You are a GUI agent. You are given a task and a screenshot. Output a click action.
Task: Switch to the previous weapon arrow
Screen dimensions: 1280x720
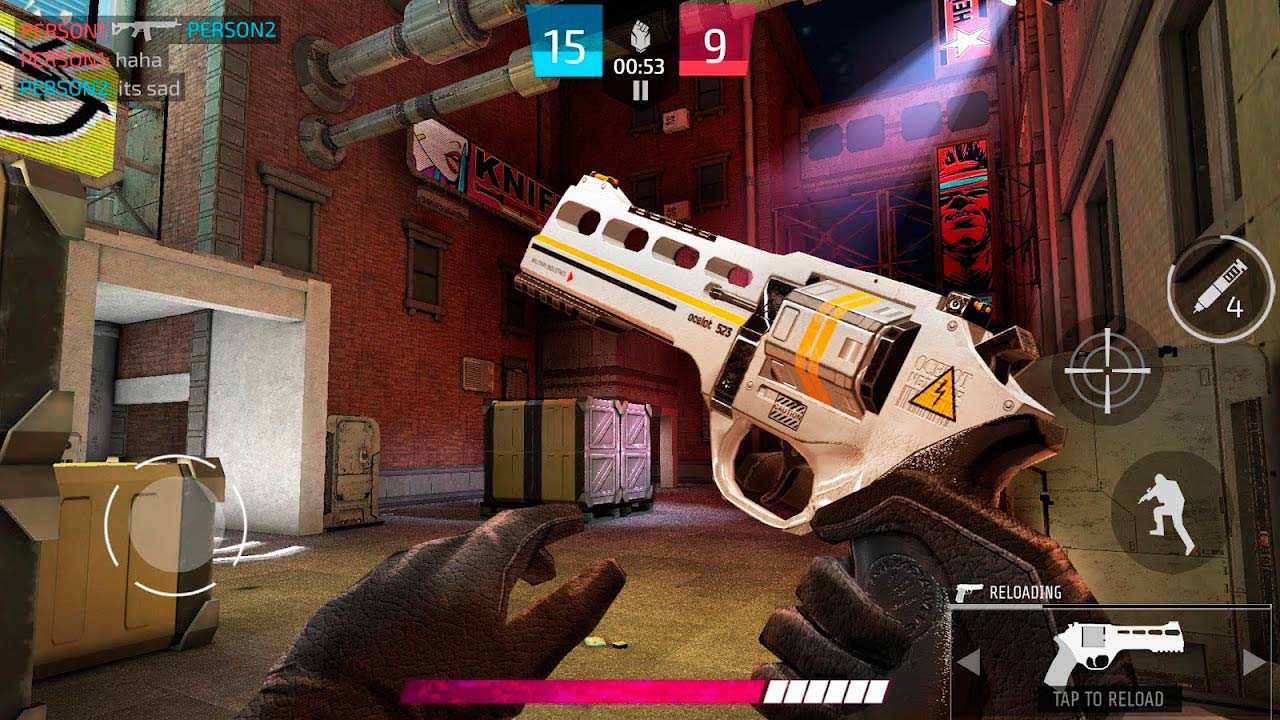[968, 662]
